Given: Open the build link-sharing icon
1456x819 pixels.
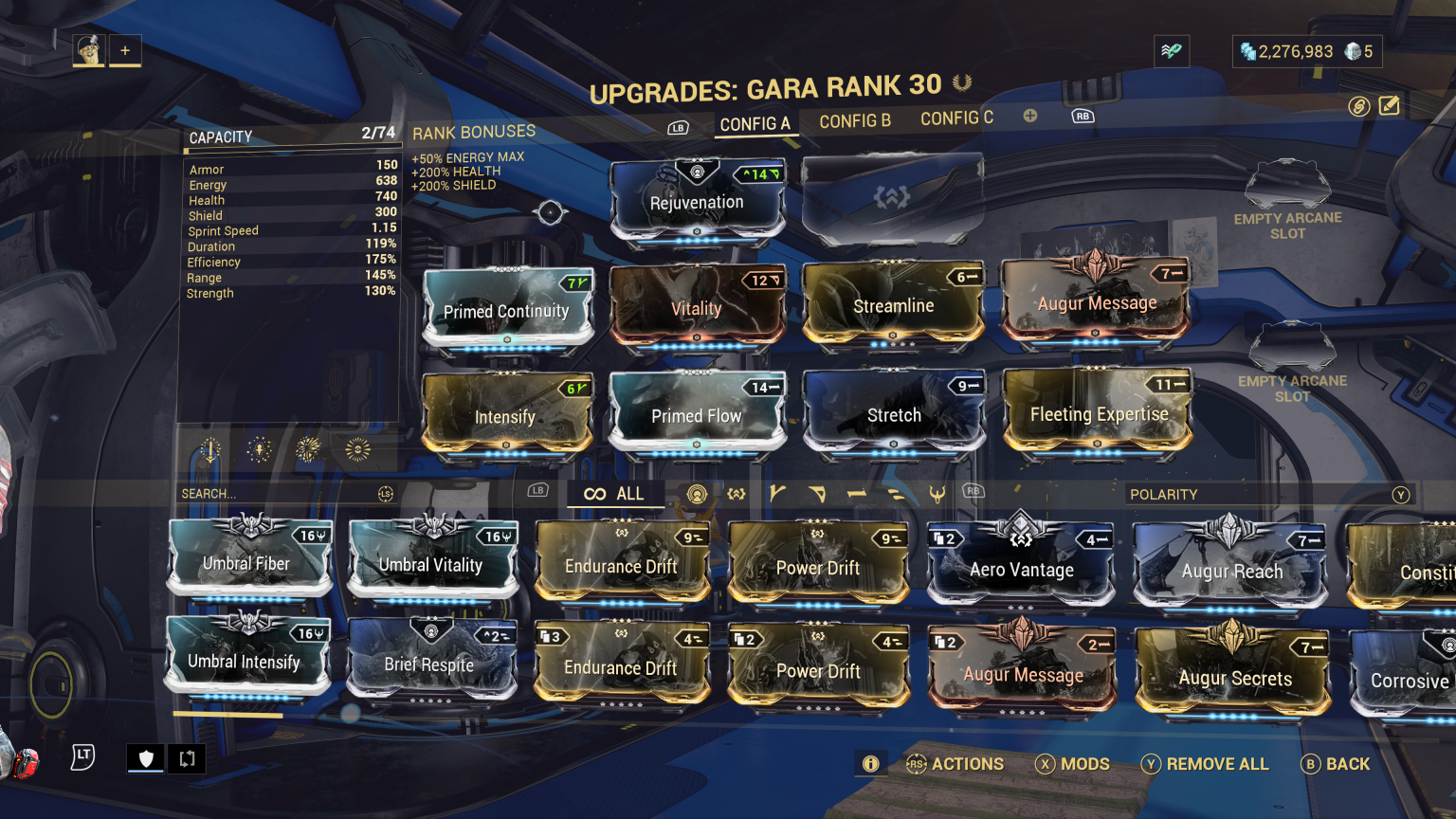Looking at the screenshot, I should [1357, 106].
